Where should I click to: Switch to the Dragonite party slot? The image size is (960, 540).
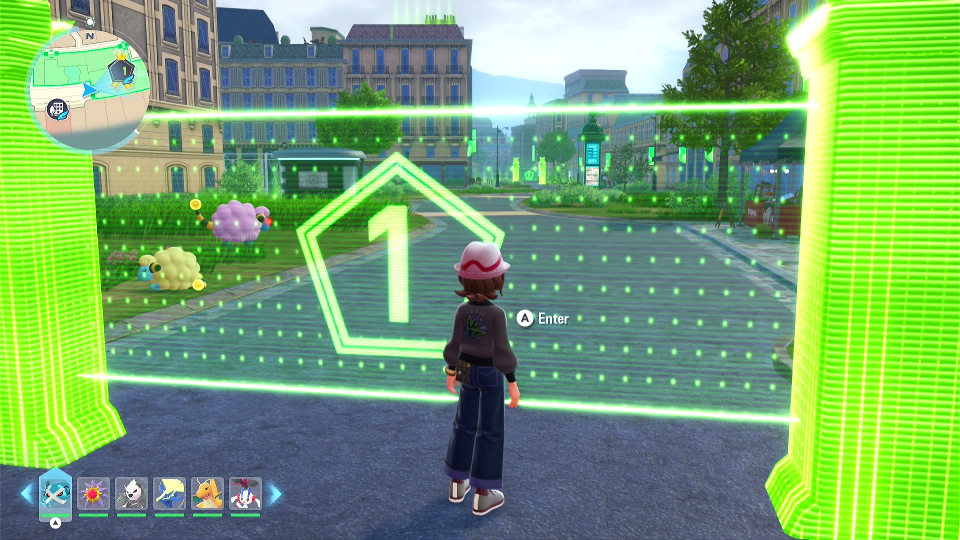point(207,493)
